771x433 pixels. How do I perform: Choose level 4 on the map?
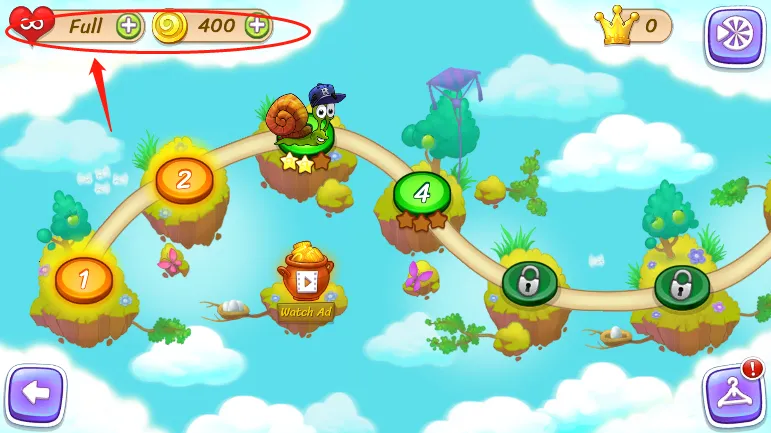coord(422,193)
